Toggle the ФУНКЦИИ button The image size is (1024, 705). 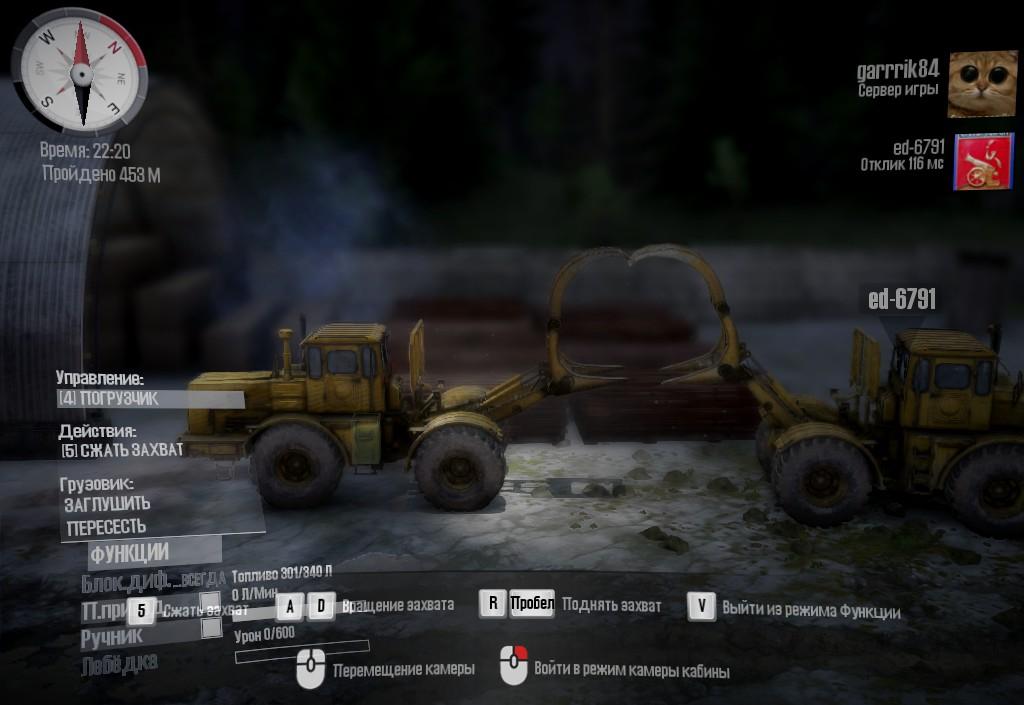pos(130,552)
